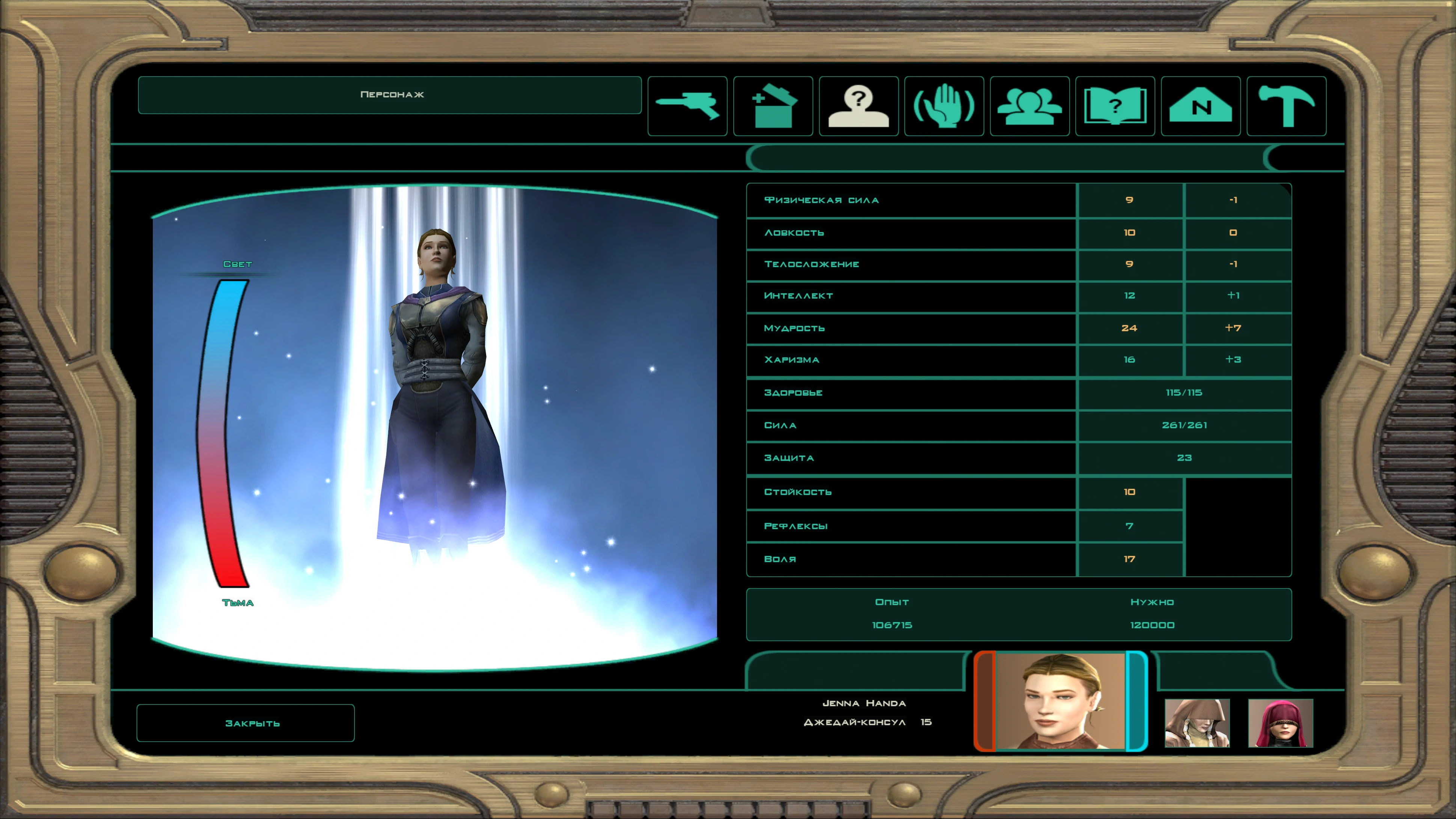Open the journal book icon
The width and height of the screenshot is (1456, 819).
click(1115, 106)
